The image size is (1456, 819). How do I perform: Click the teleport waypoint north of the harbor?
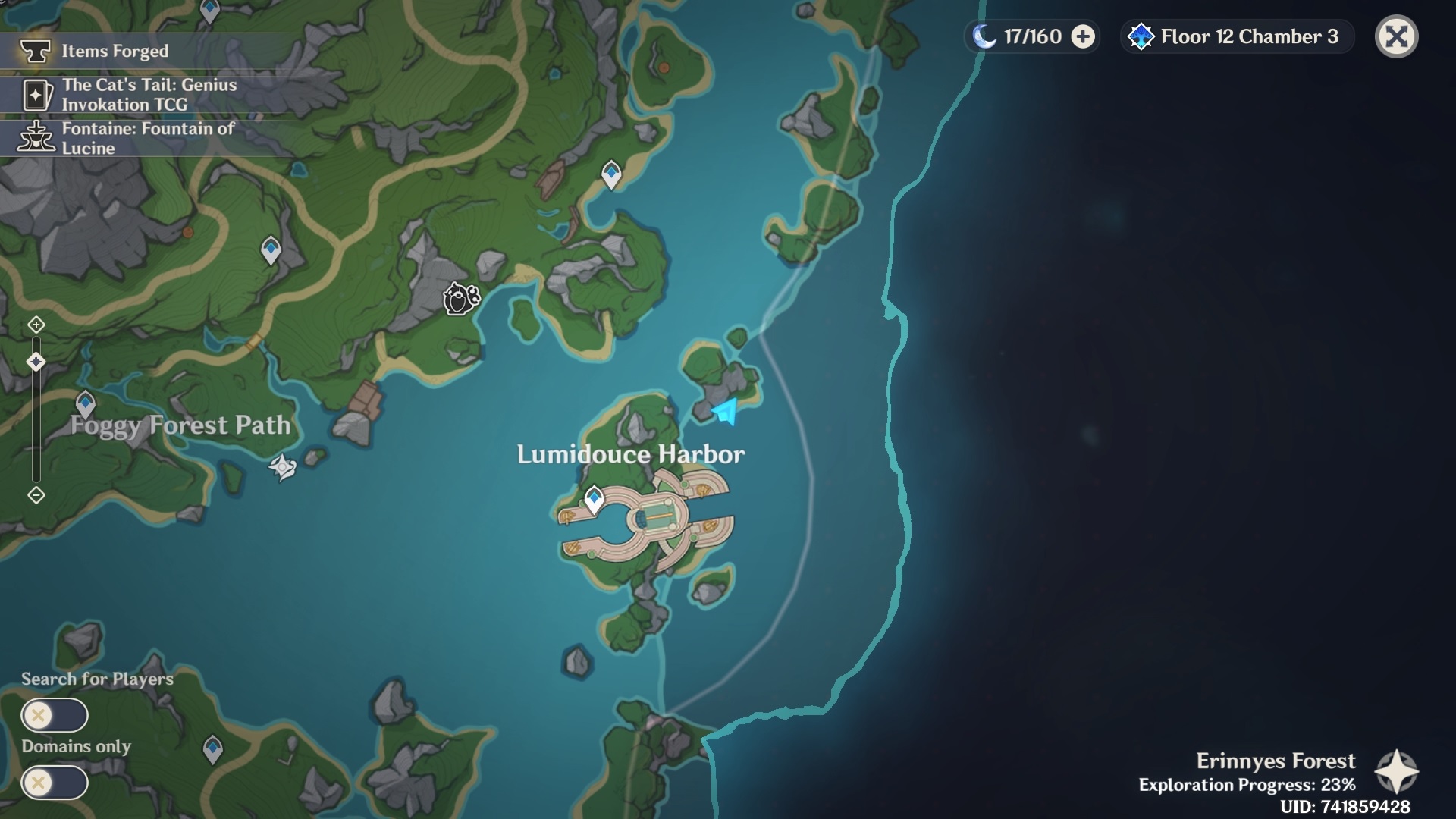(x=611, y=174)
